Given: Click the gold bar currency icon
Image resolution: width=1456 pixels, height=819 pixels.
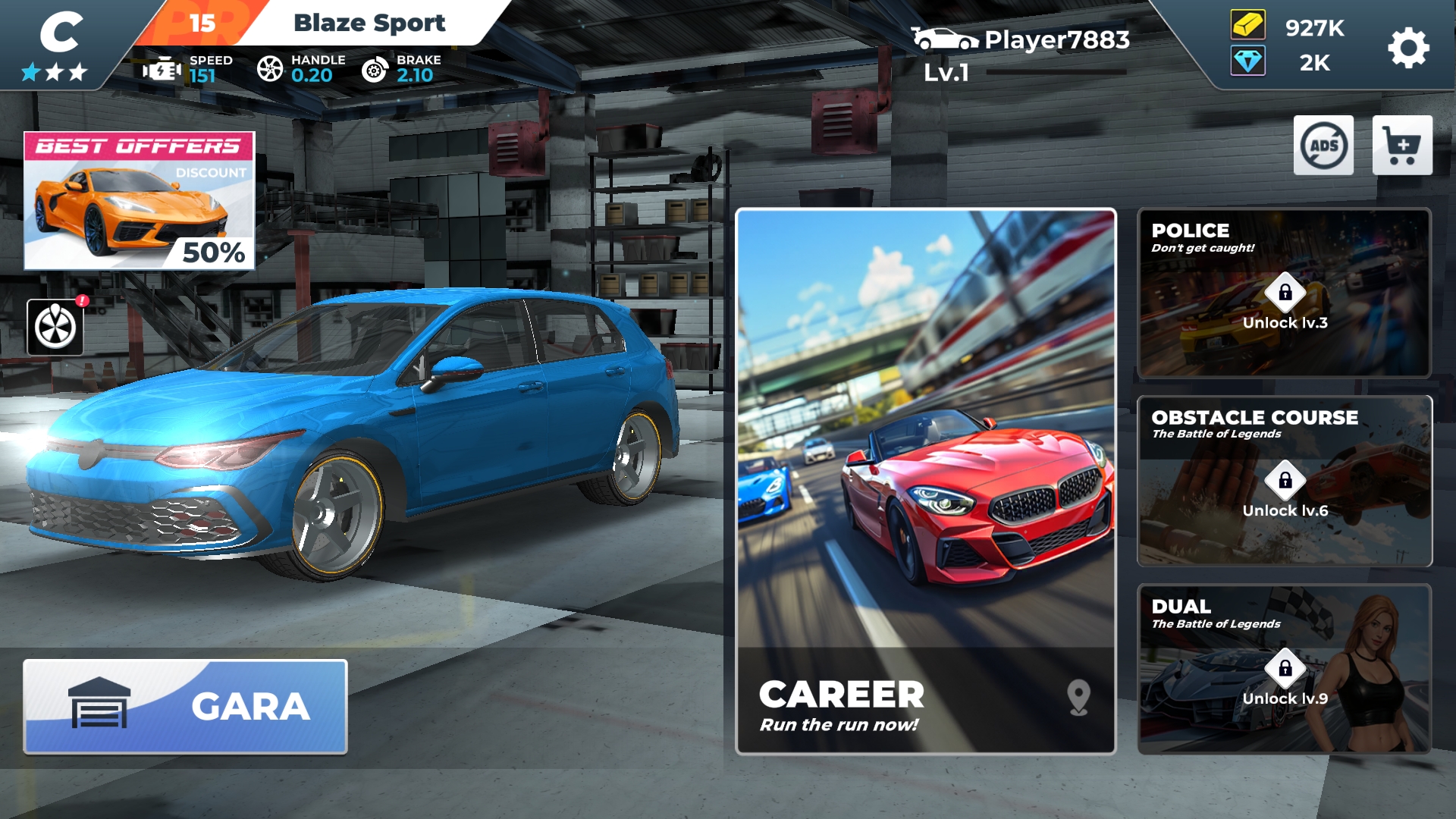Looking at the screenshot, I should click(x=1247, y=26).
